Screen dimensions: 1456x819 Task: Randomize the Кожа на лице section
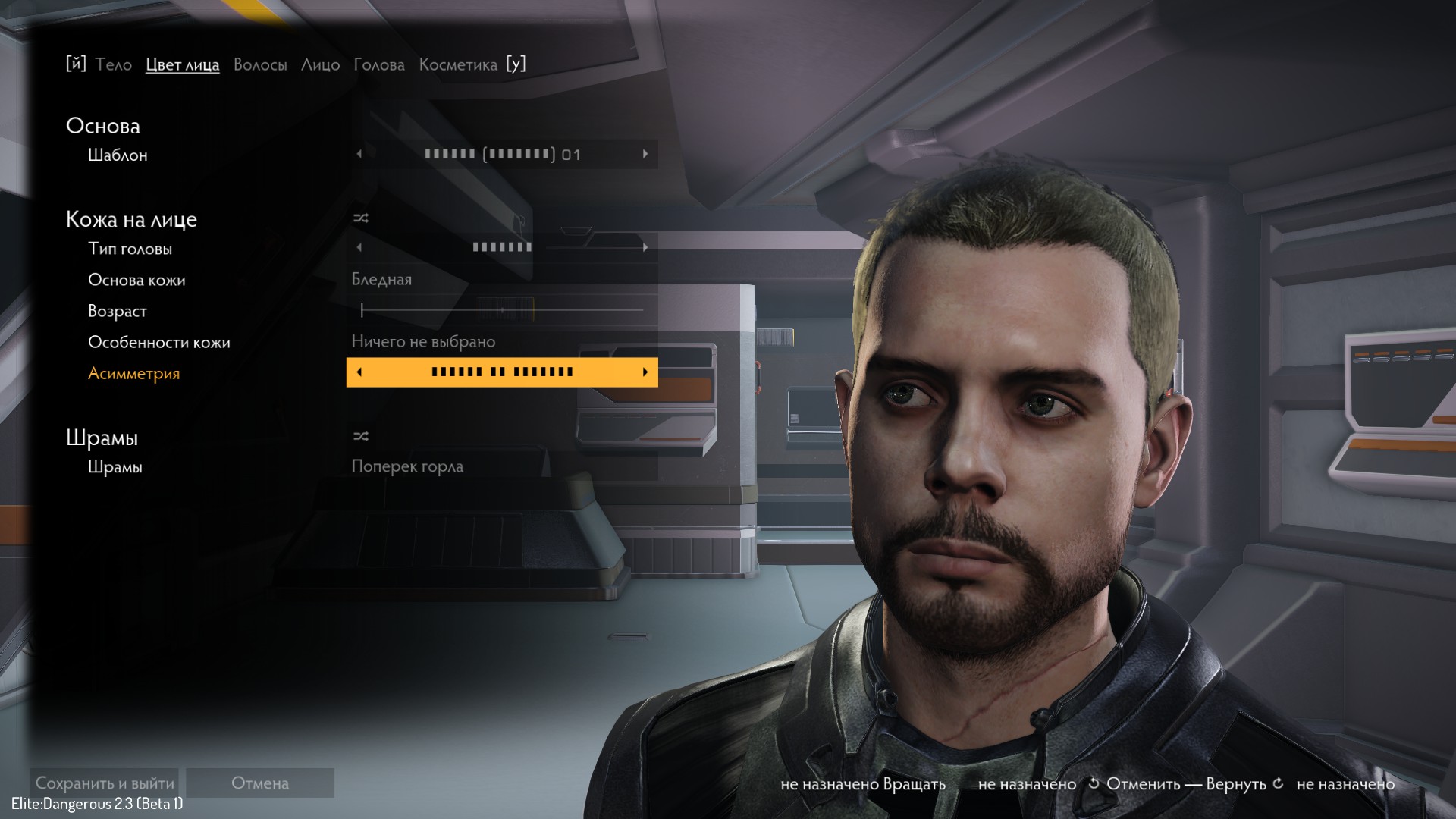tap(361, 218)
